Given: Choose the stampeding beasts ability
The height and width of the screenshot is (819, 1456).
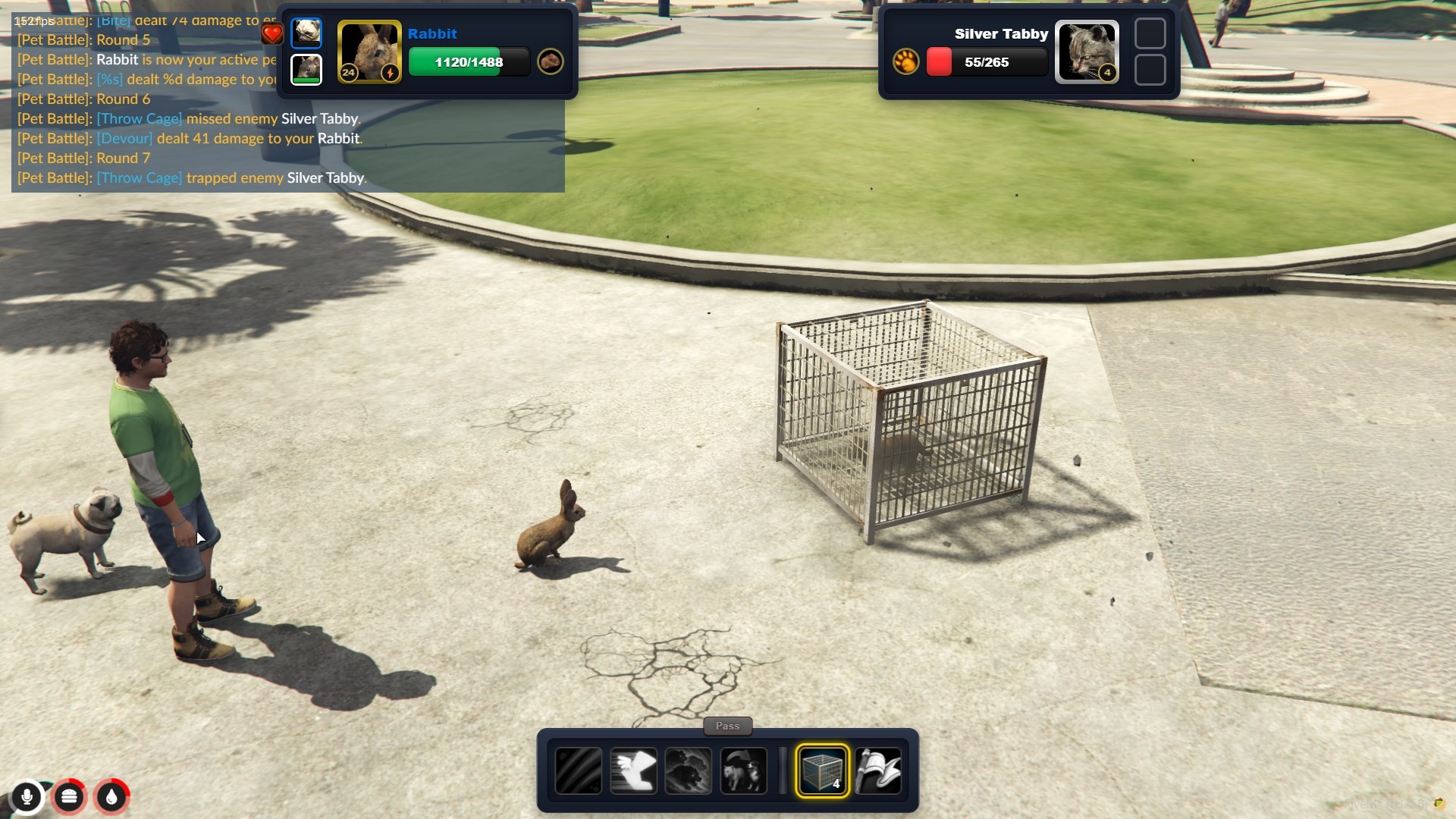Looking at the screenshot, I should click(689, 771).
